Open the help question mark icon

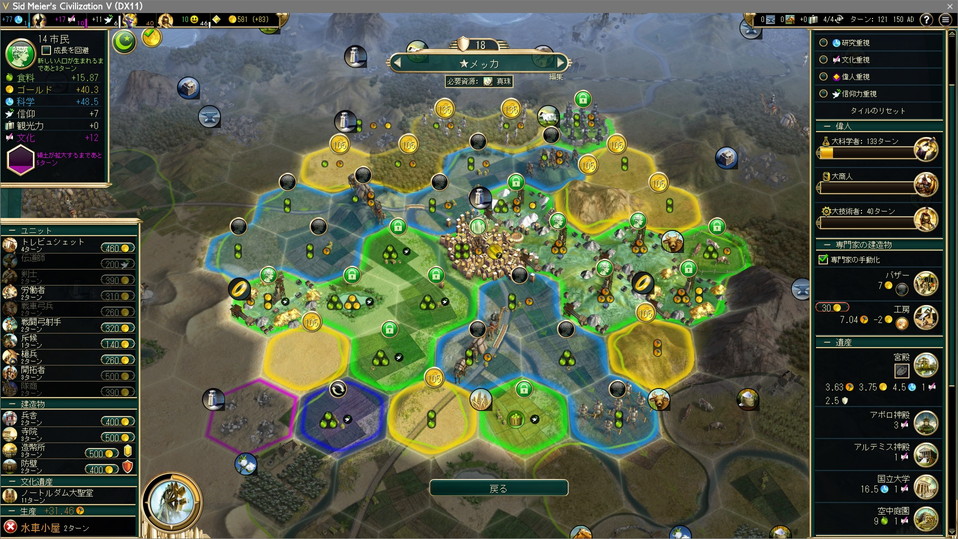click(948, 19)
